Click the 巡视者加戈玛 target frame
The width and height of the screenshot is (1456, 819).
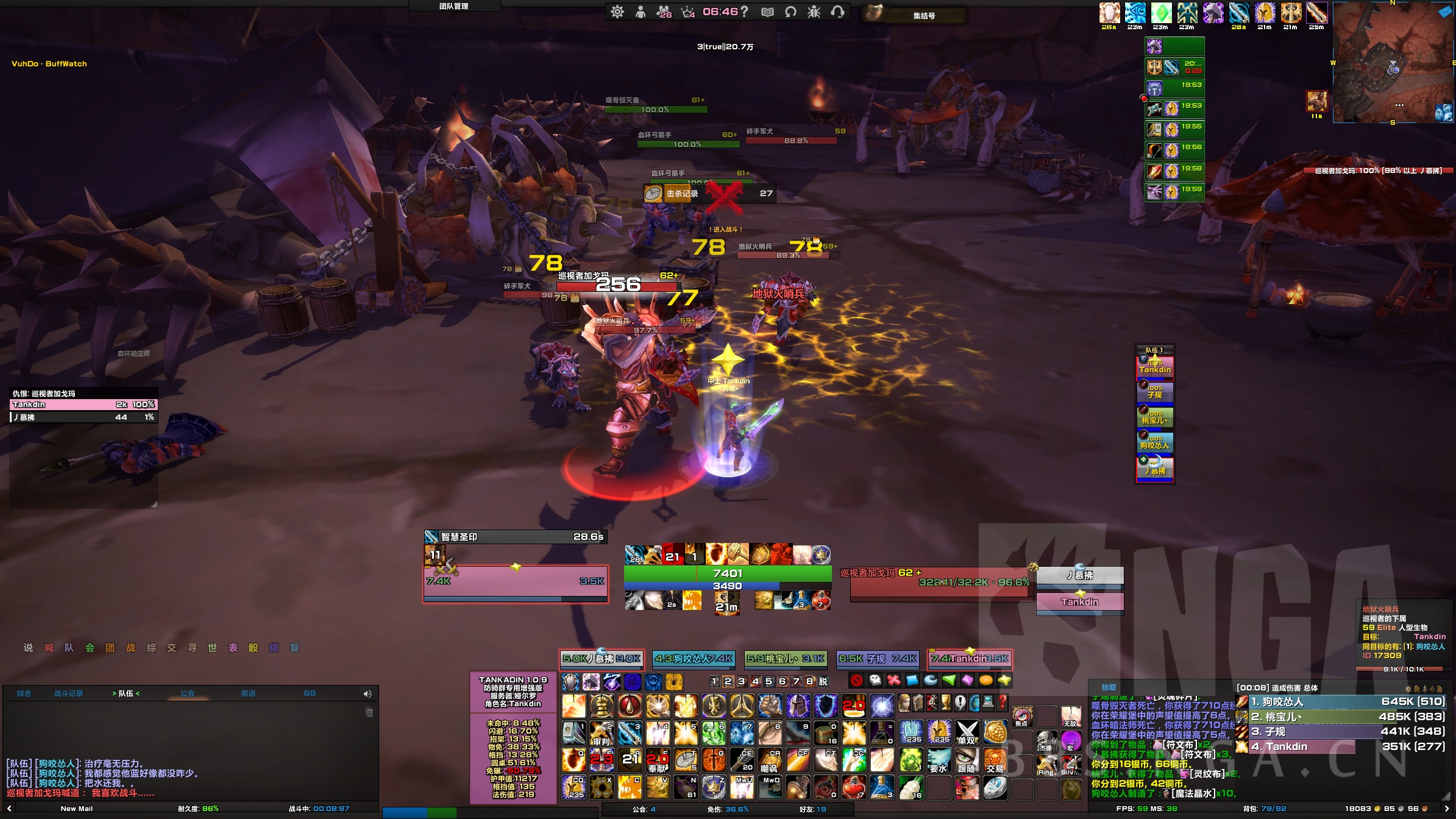coord(939,583)
